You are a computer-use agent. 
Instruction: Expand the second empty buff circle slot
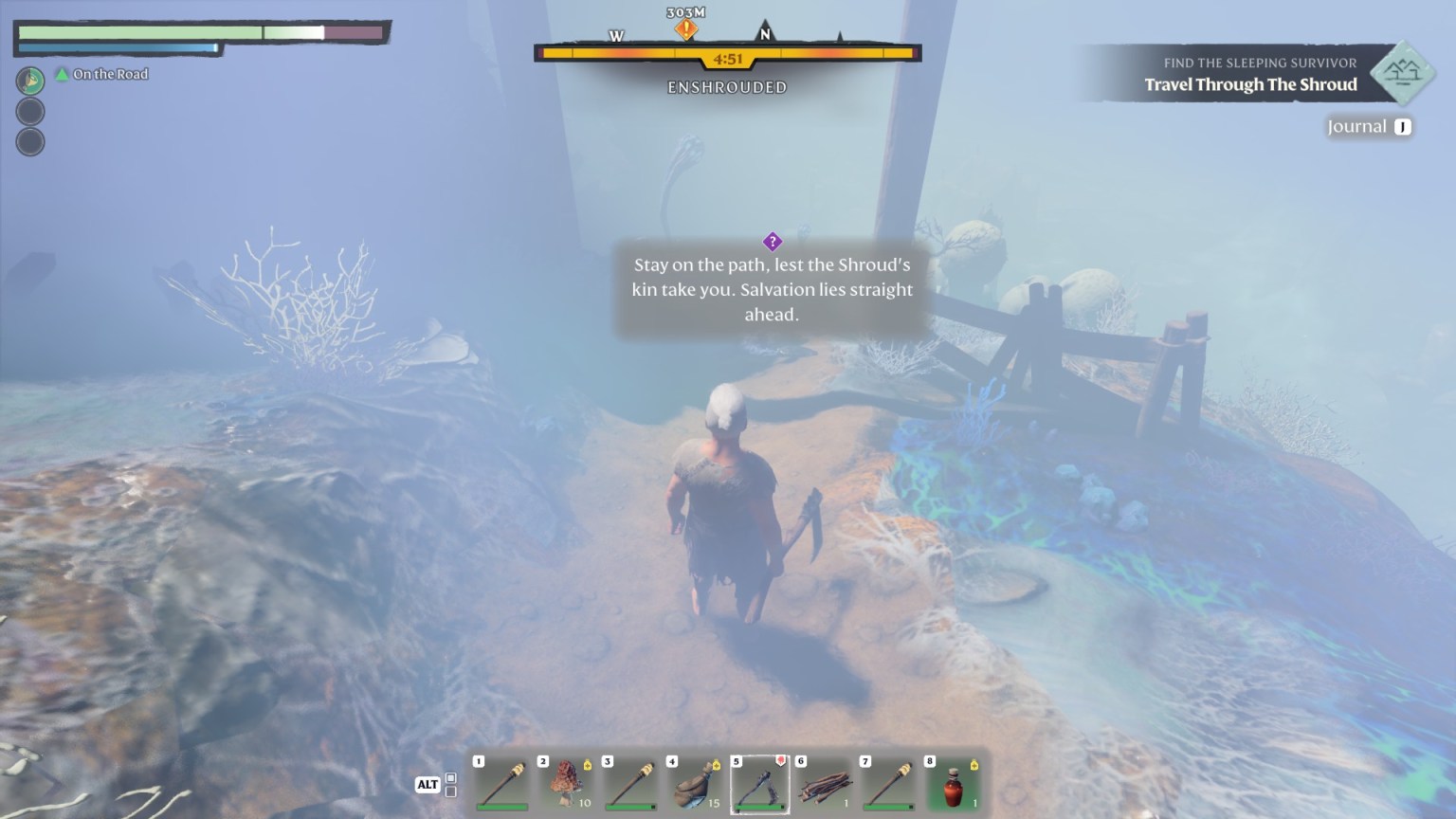[x=30, y=141]
